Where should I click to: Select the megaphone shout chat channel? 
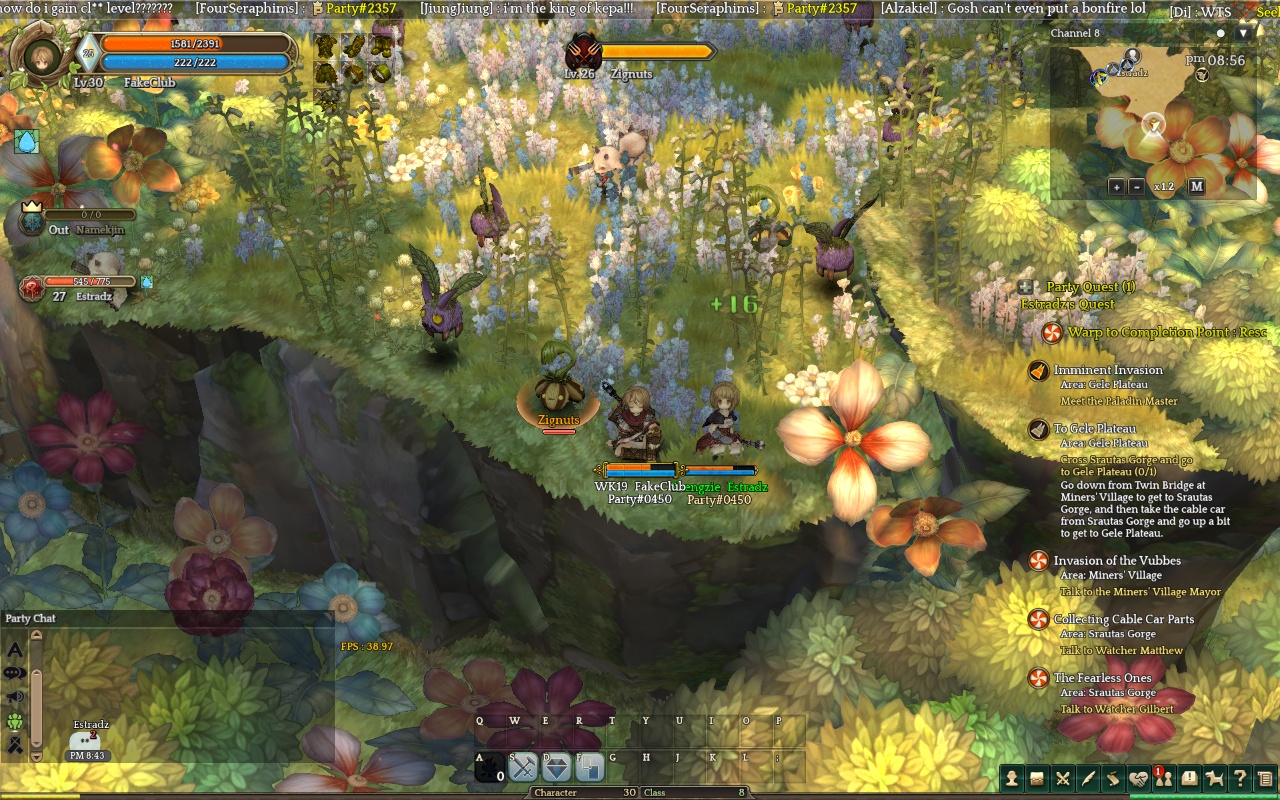pos(15,697)
